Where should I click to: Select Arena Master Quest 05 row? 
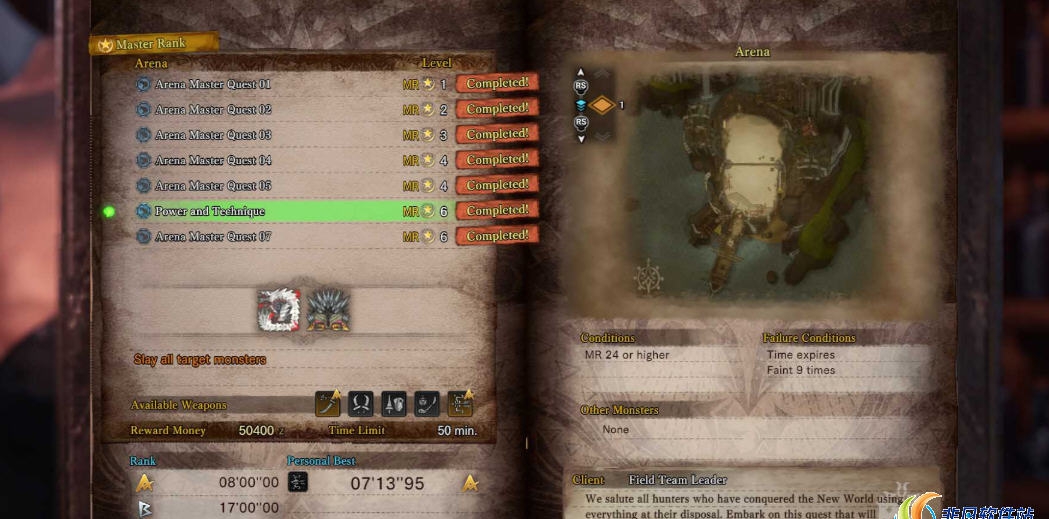[213, 185]
